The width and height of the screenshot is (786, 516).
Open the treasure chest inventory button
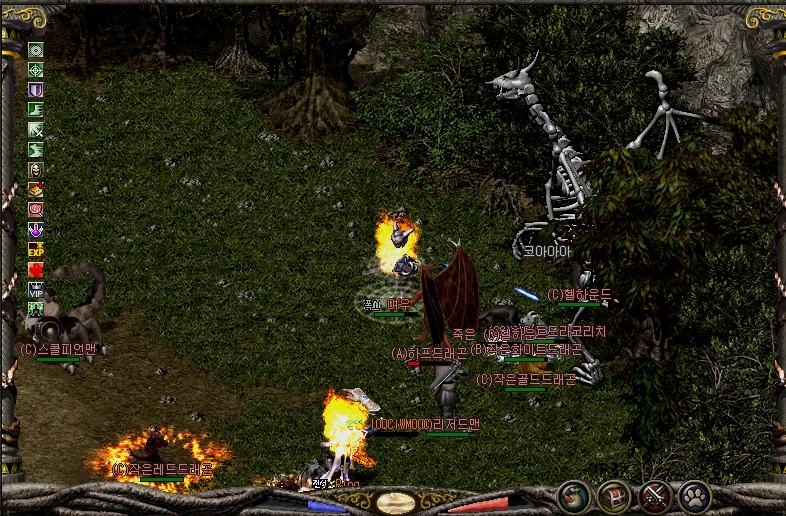(614, 495)
